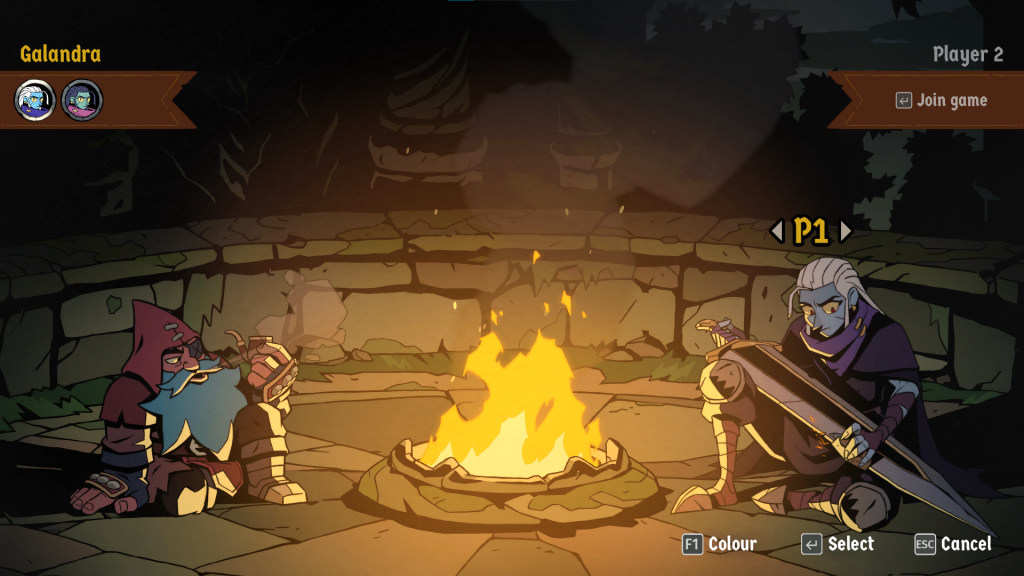Cancel character selection
The image size is (1024, 576).
(953, 544)
